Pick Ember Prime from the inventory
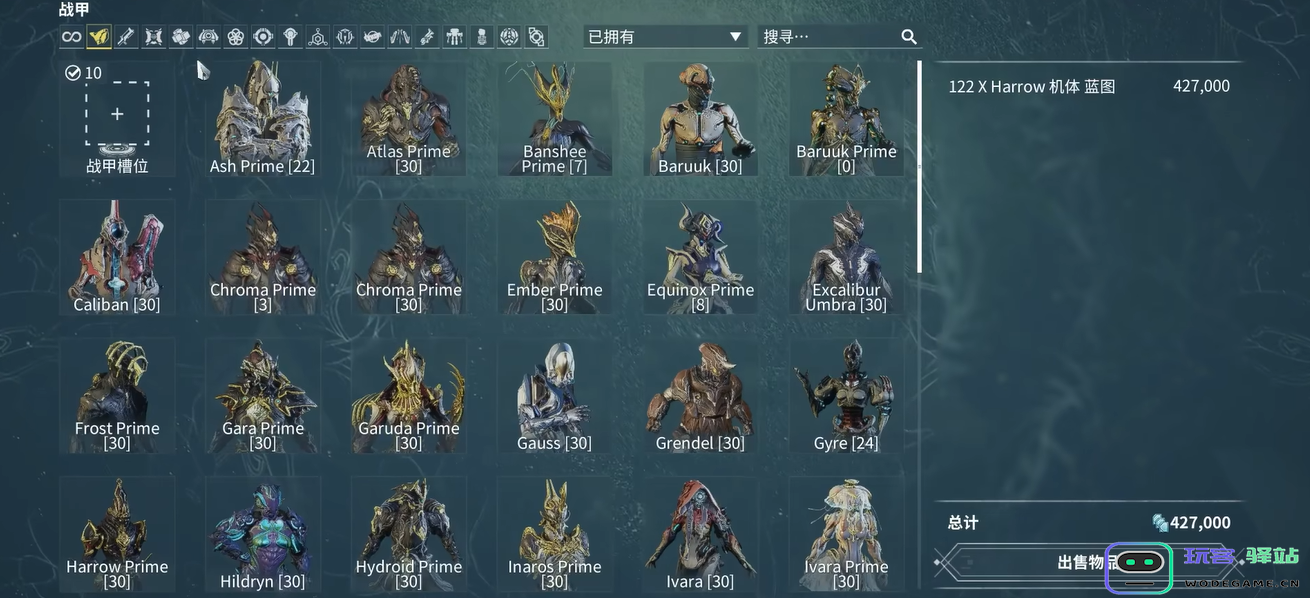The width and height of the screenshot is (1310, 598). coord(554,256)
